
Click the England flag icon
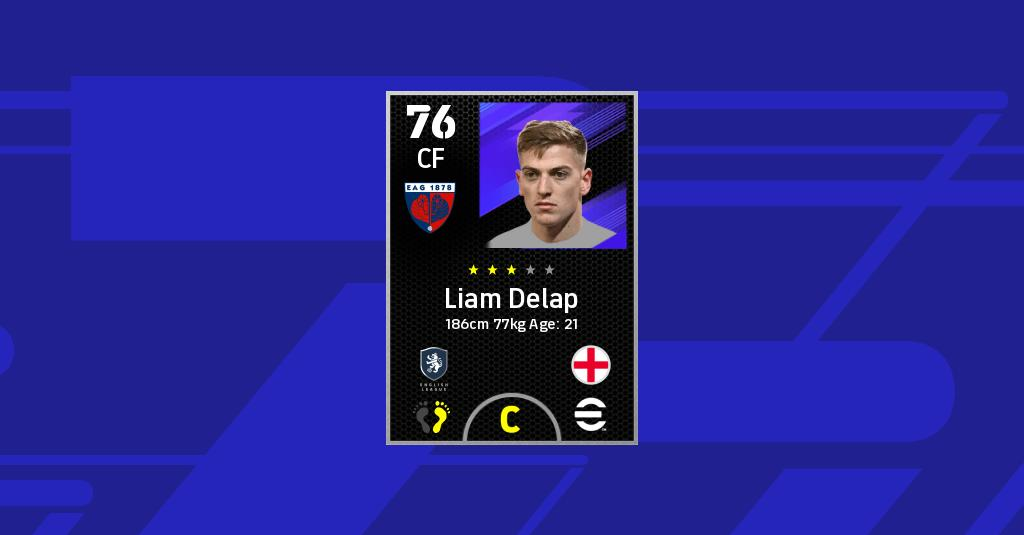pos(591,365)
